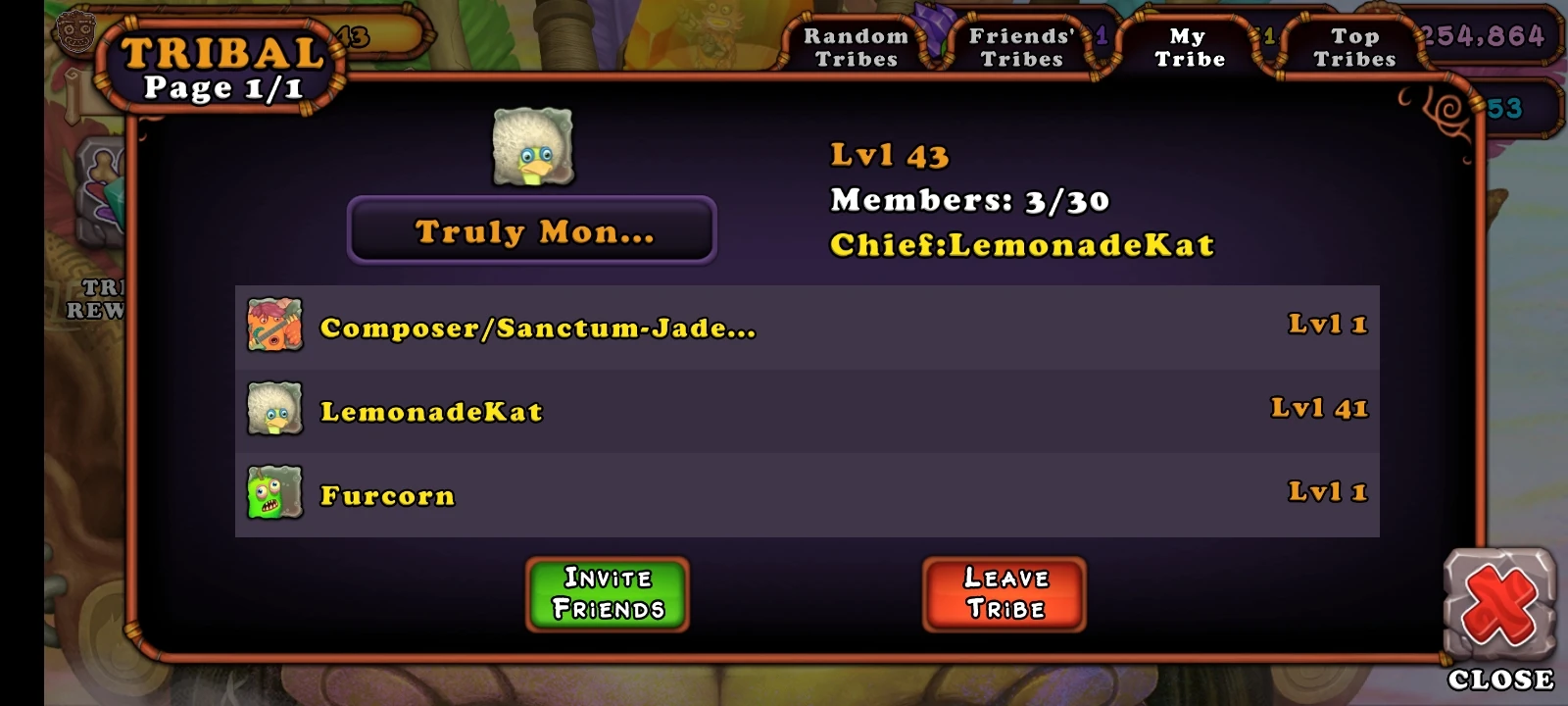Image resolution: width=1568 pixels, height=706 pixels.
Task: Select the Top Tribes tab
Action: click(1357, 46)
